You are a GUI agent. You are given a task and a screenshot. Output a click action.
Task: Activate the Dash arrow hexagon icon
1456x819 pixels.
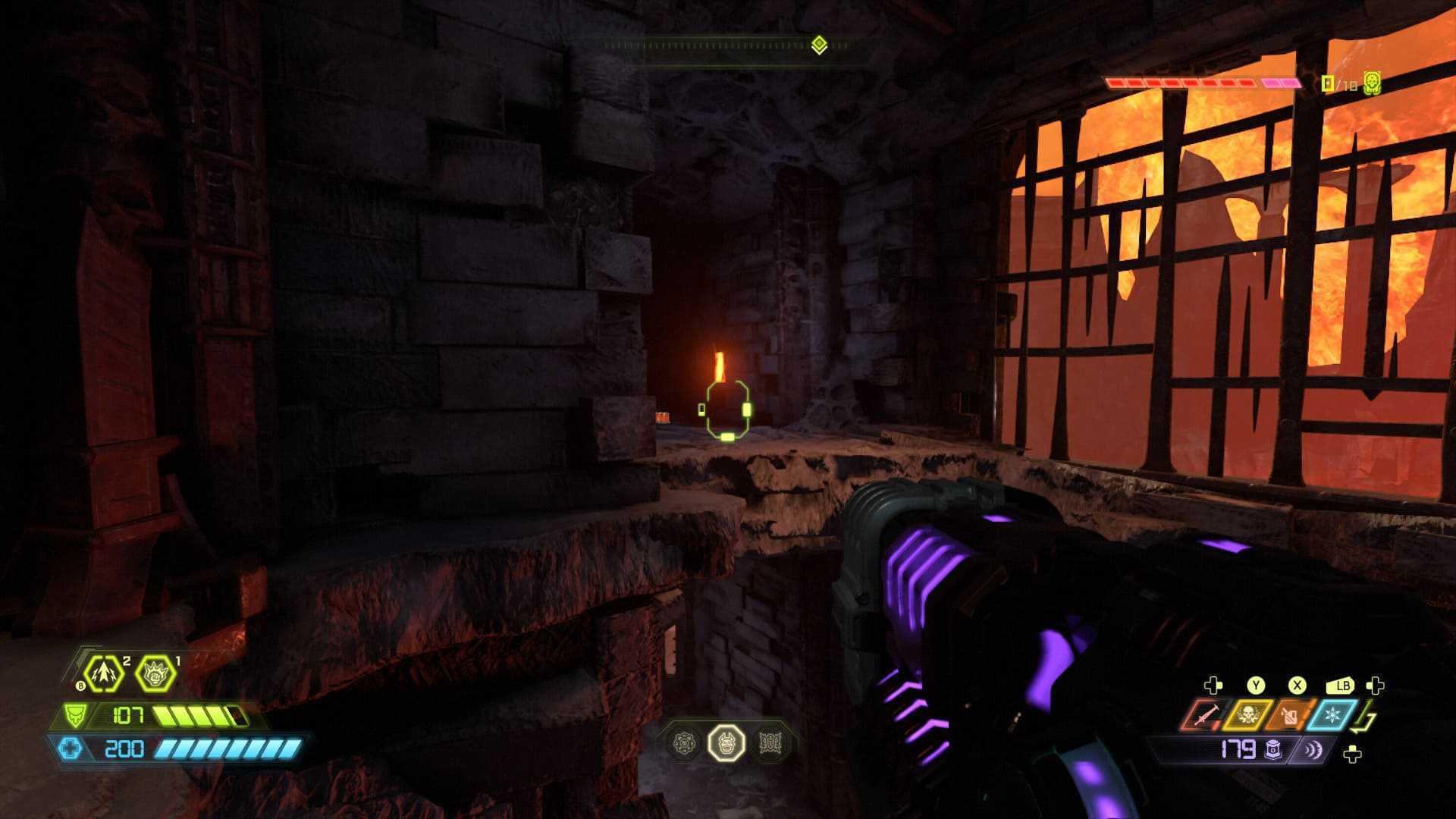pos(103,673)
